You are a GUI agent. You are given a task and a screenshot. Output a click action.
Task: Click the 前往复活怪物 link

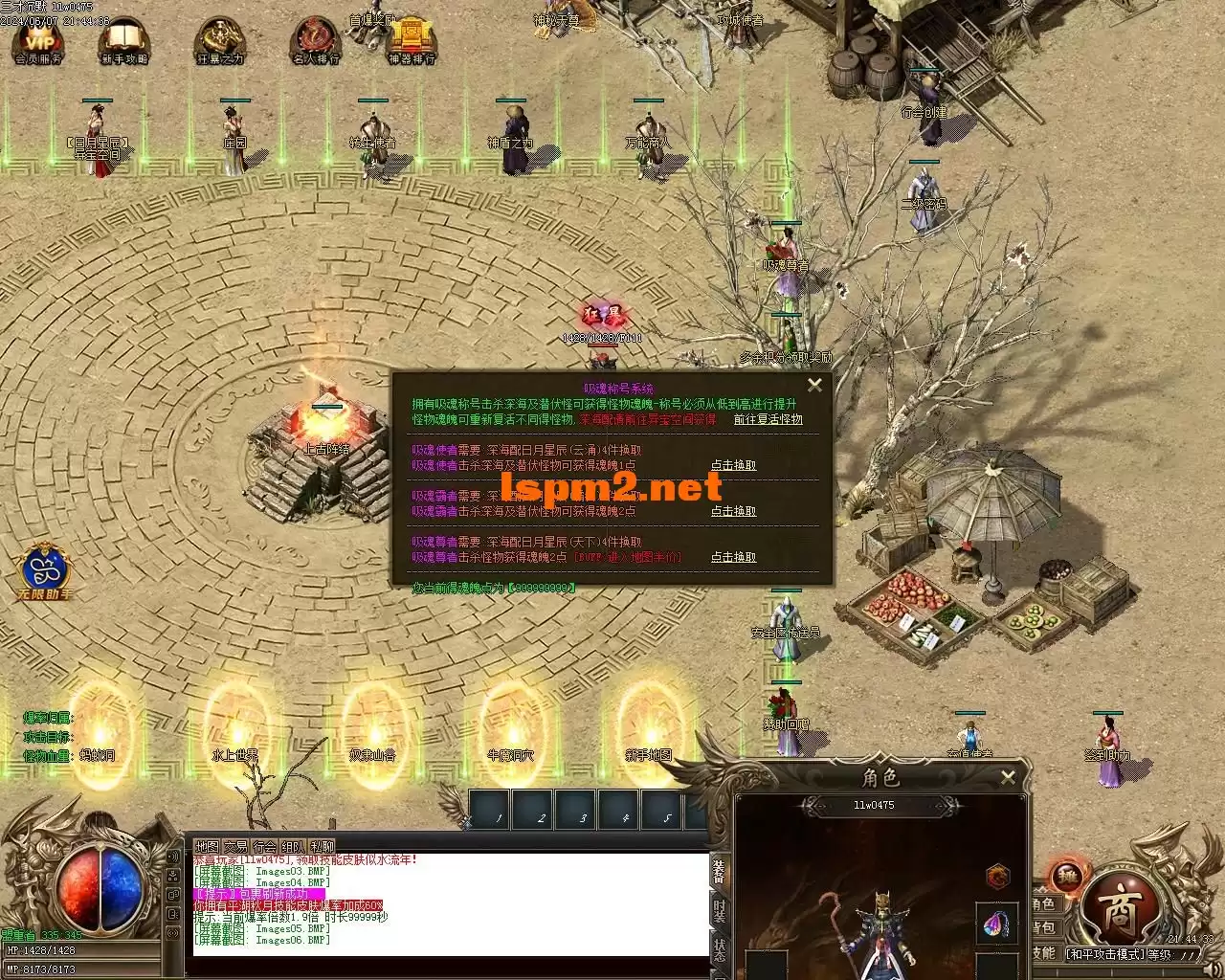(768, 419)
